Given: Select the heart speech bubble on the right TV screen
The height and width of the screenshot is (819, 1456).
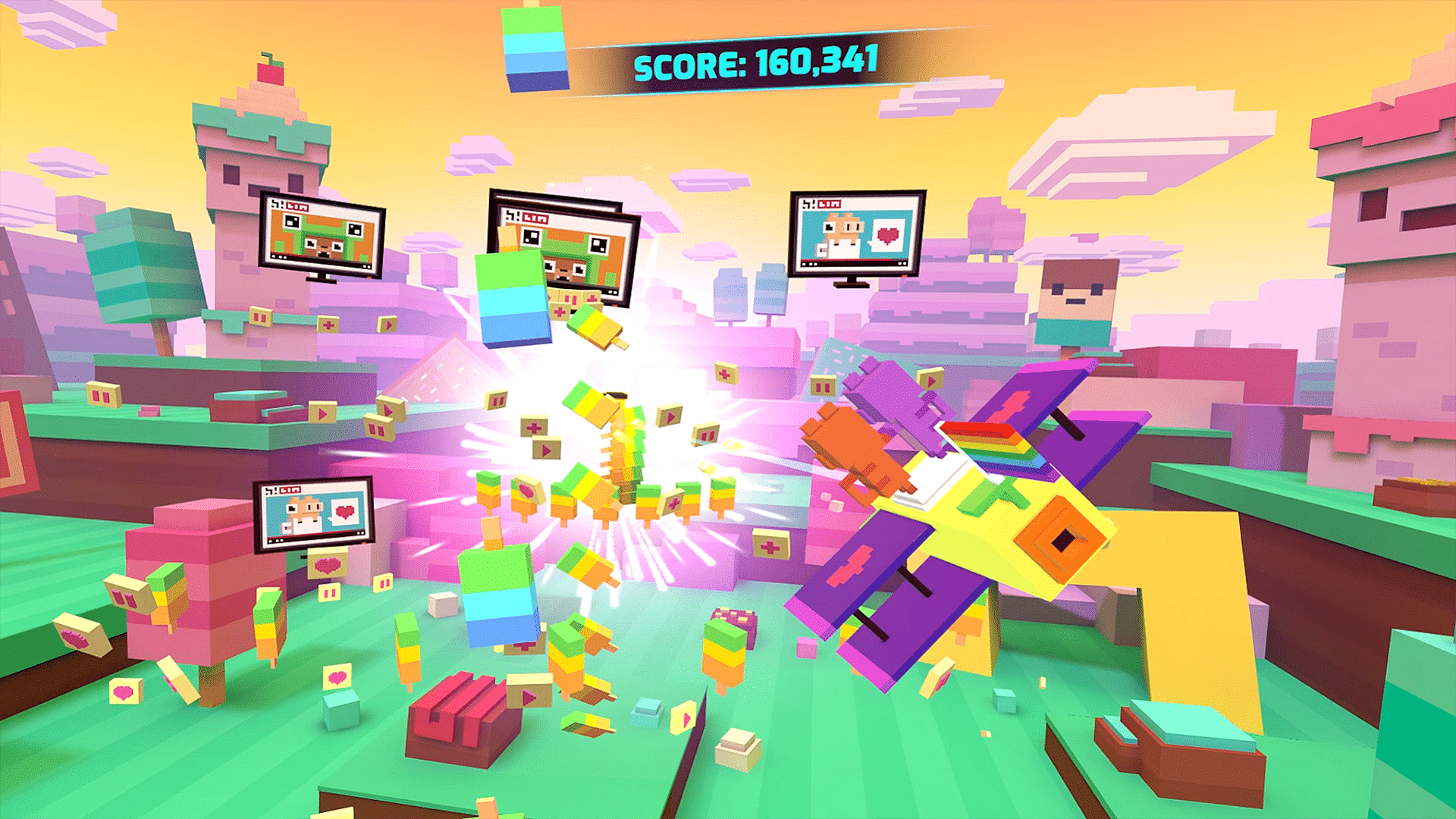Looking at the screenshot, I should coord(887,235).
